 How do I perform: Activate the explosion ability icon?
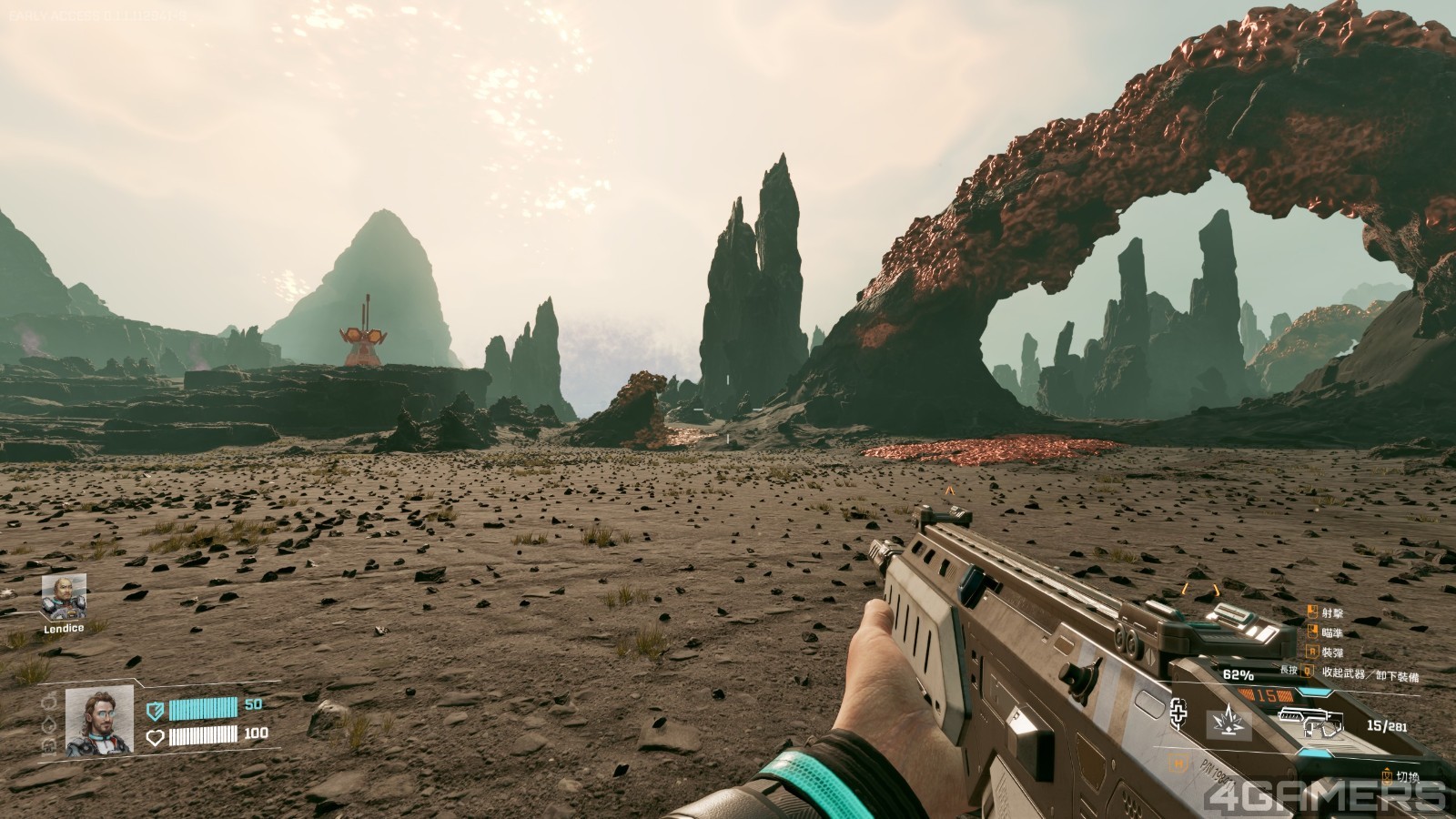point(1229,723)
